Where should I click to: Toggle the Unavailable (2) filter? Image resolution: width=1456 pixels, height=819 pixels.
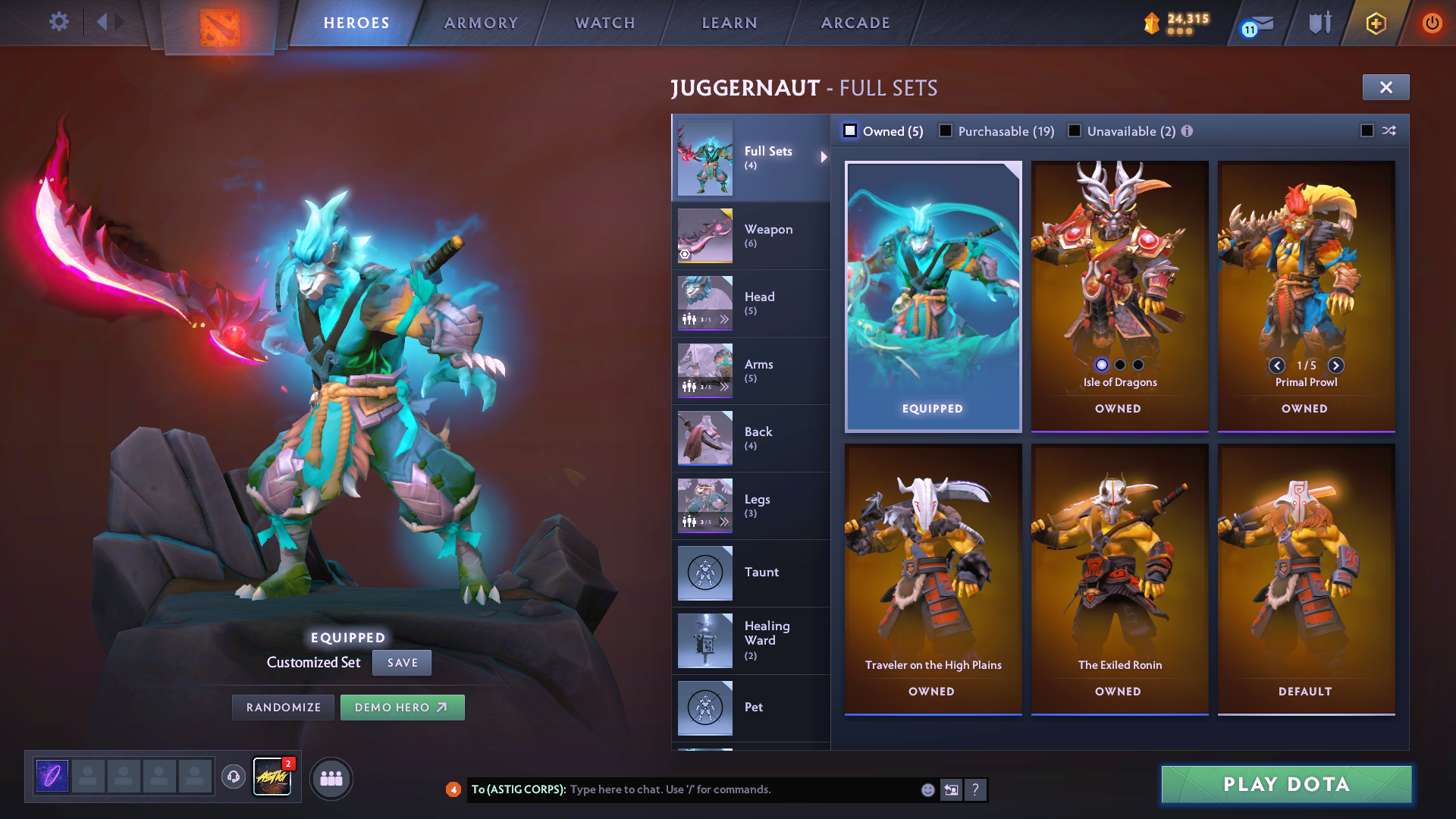click(x=1075, y=130)
